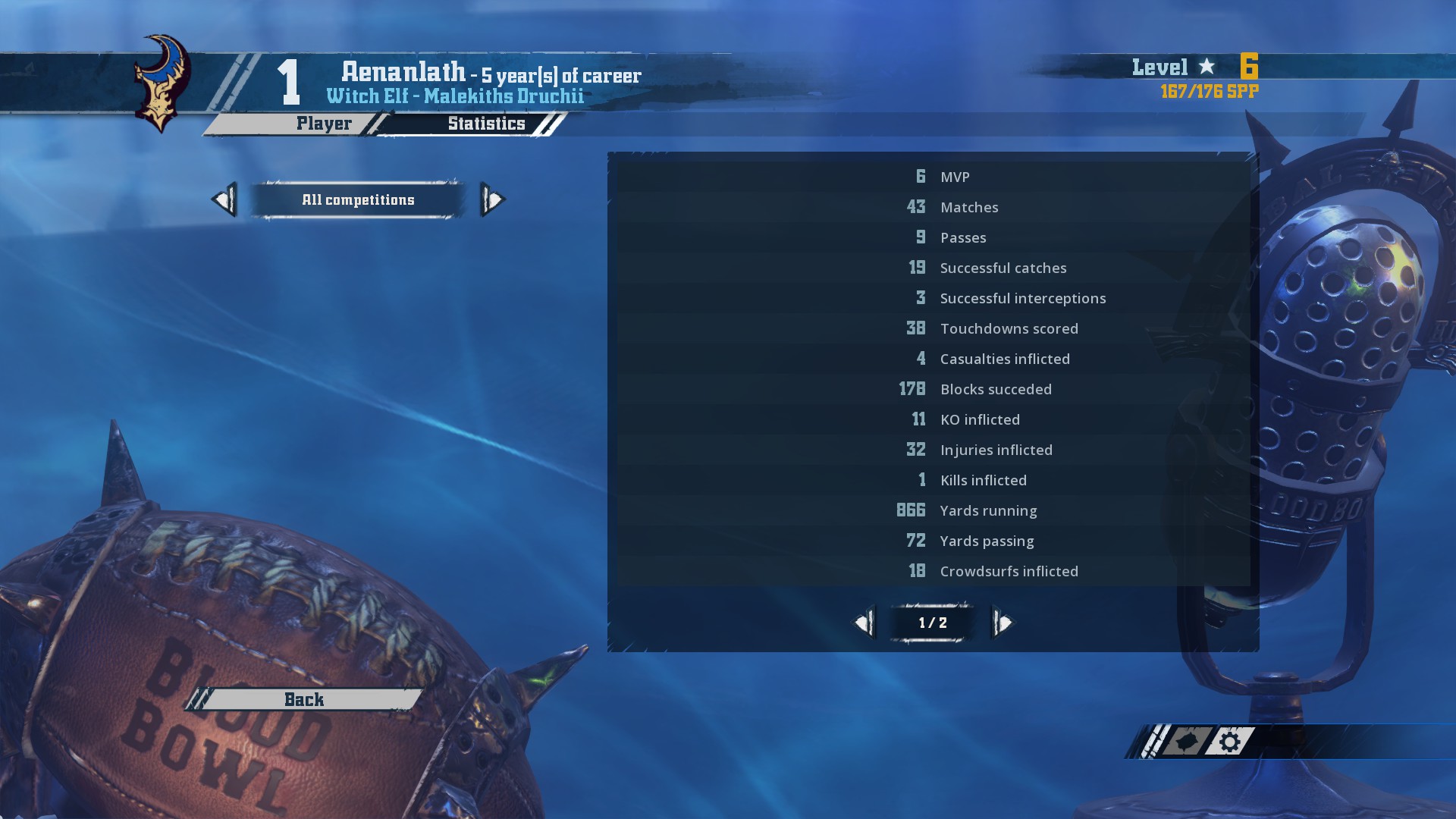
Task: Go to previous statistics page
Action: pos(864,623)
